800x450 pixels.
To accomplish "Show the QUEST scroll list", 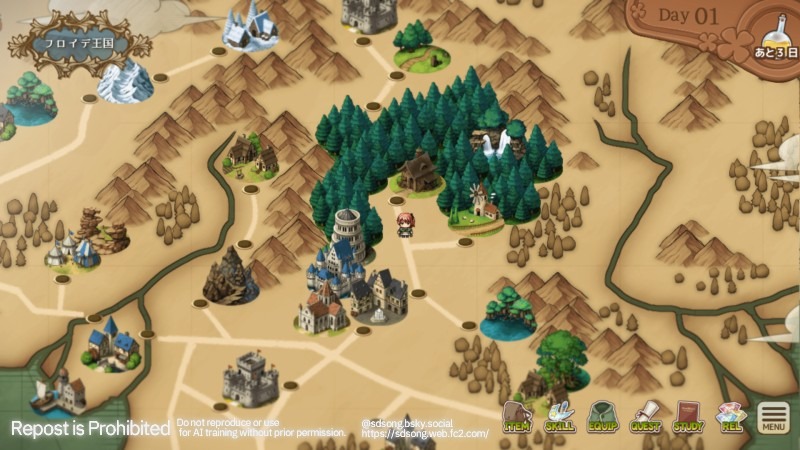I will pos(645,416).
